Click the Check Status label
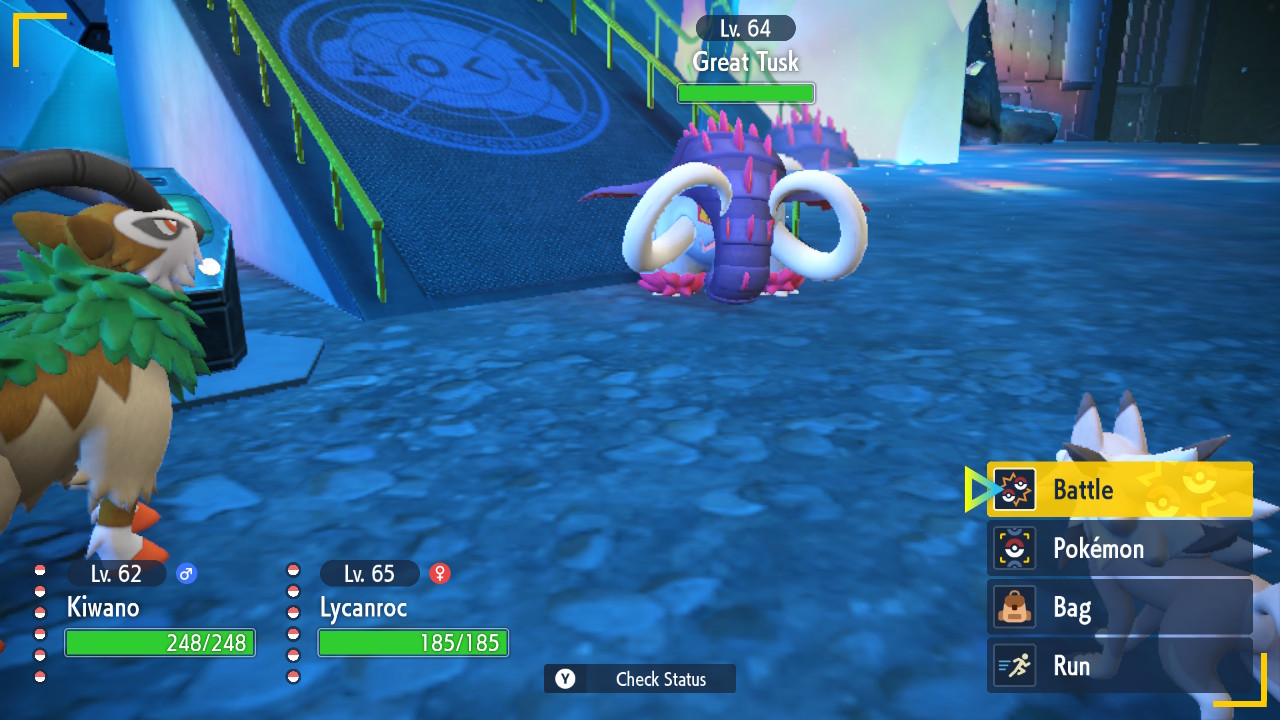The image size is (1280, 720). click(660, 679)
